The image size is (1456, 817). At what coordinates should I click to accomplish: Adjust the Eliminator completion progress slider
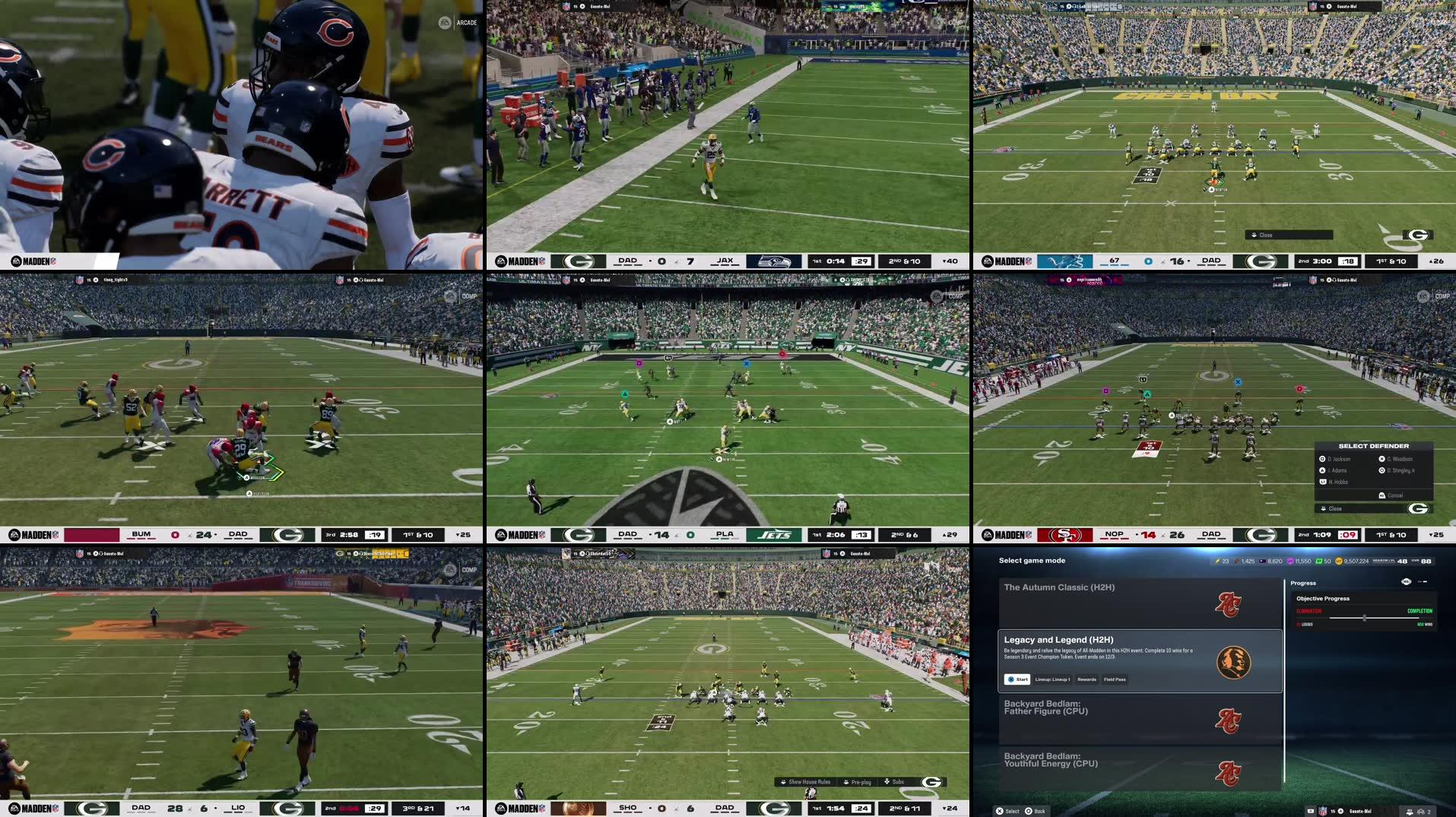click(x=1364, y=616)
